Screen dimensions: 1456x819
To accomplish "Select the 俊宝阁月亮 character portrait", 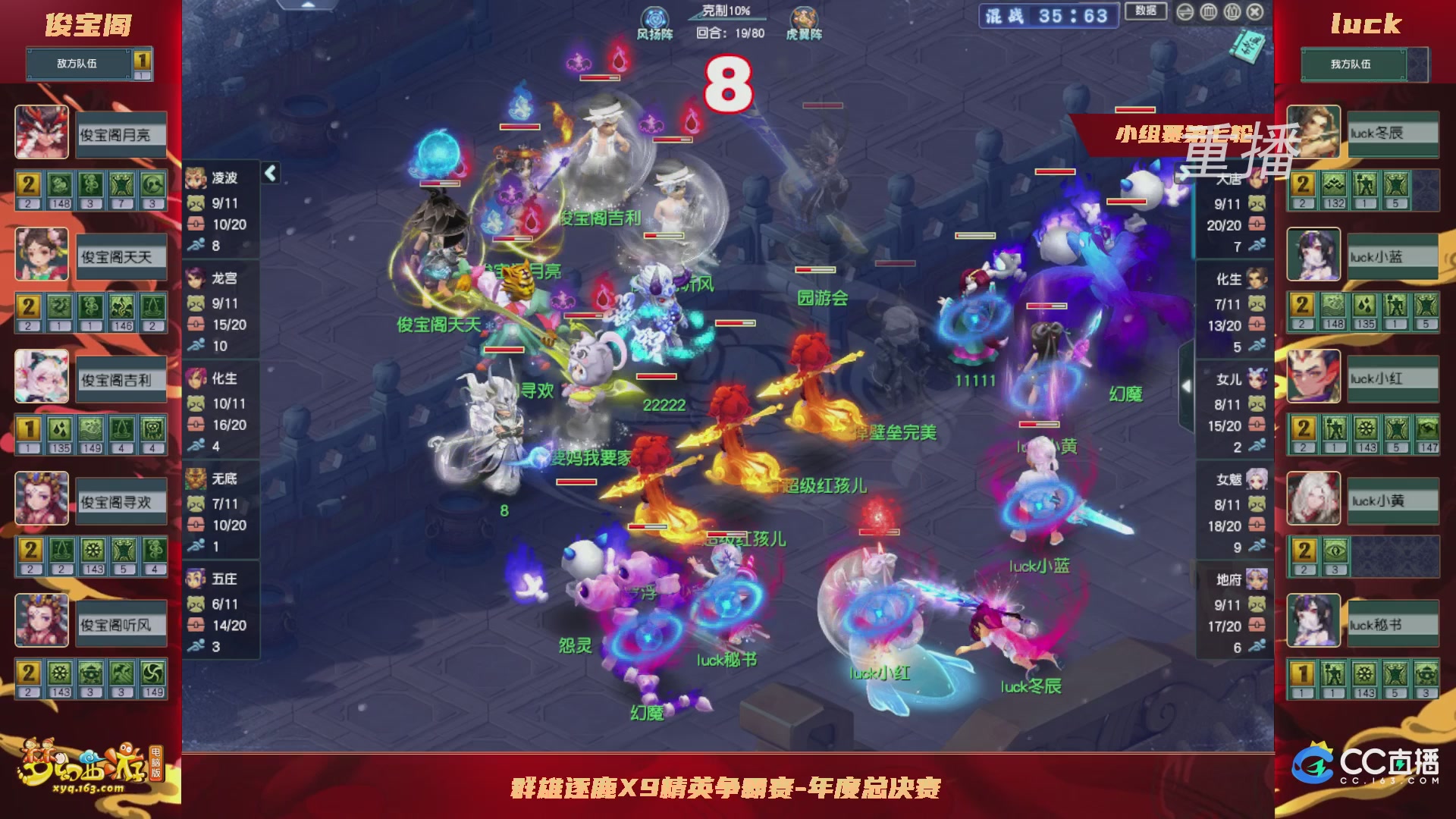I will coord(42,133).
